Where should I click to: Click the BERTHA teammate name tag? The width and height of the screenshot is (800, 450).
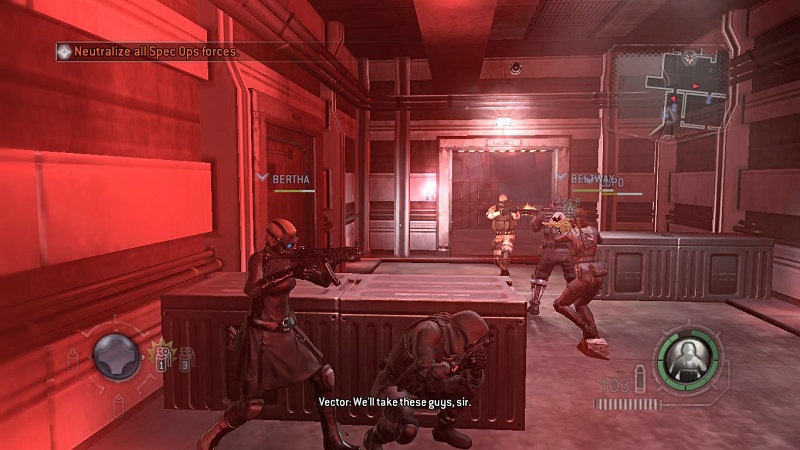point(291,180)
